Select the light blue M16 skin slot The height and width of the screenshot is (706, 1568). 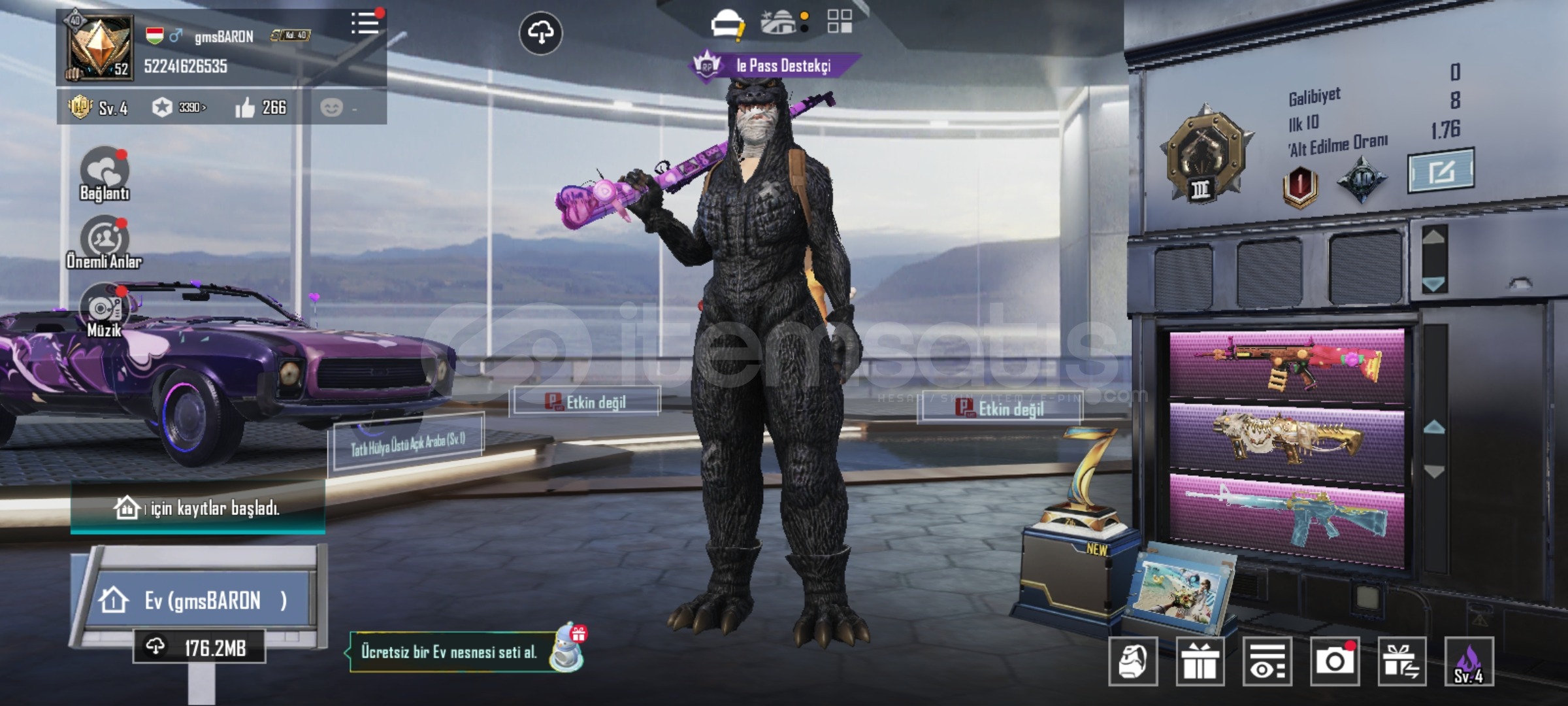tap(1287, 518)
